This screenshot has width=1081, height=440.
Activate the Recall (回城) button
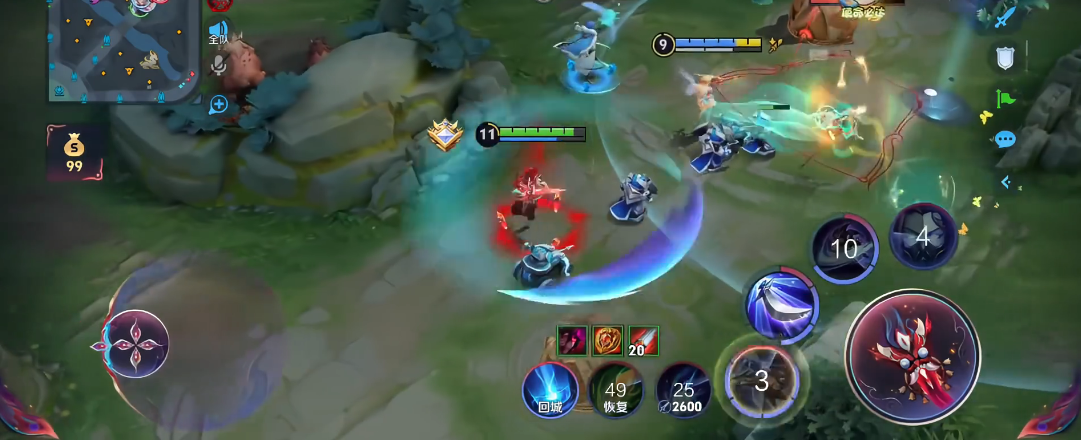click(x=550, y=389)
